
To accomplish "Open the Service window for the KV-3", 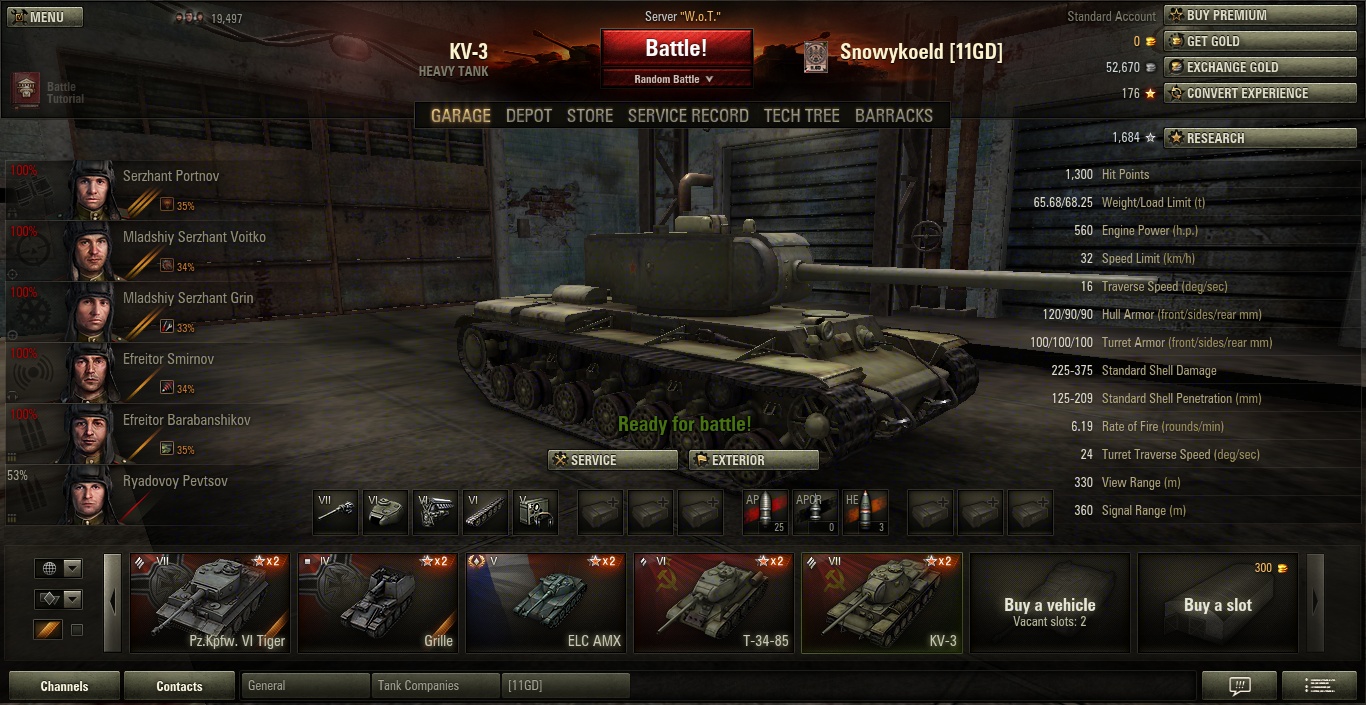I will (x=613, y=460).
